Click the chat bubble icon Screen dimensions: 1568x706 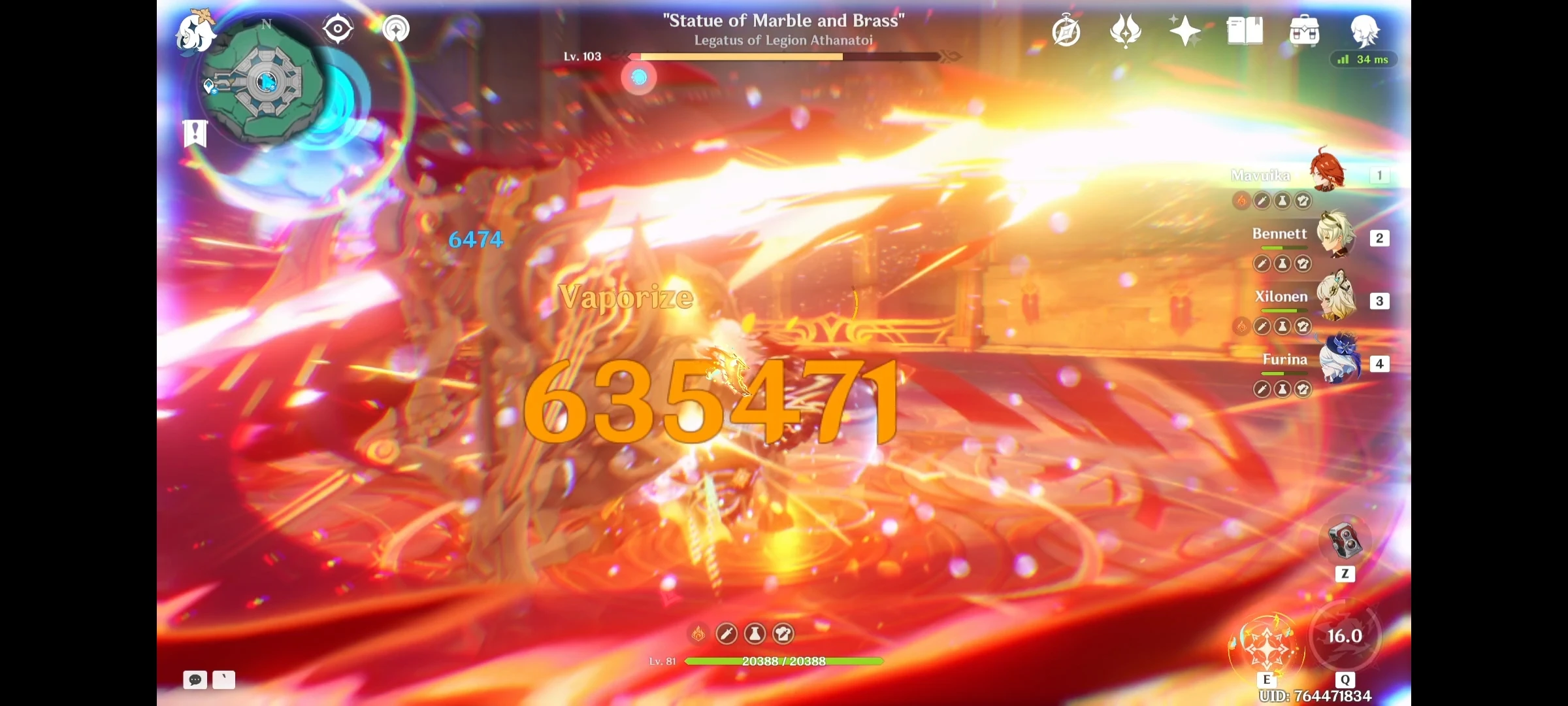click(195, 681)
